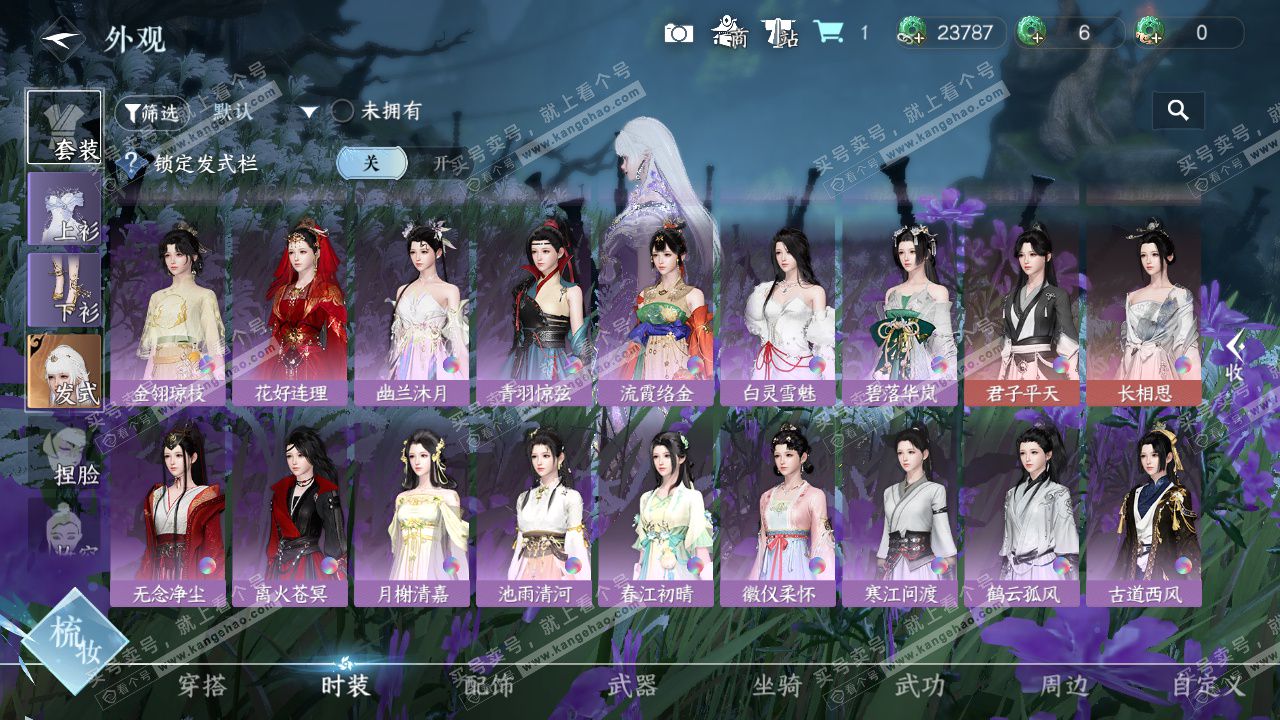Viewport: 1280px width, 720px height.
Task: Select the 古道西风 outfit card
Action: pos(1144,512)
